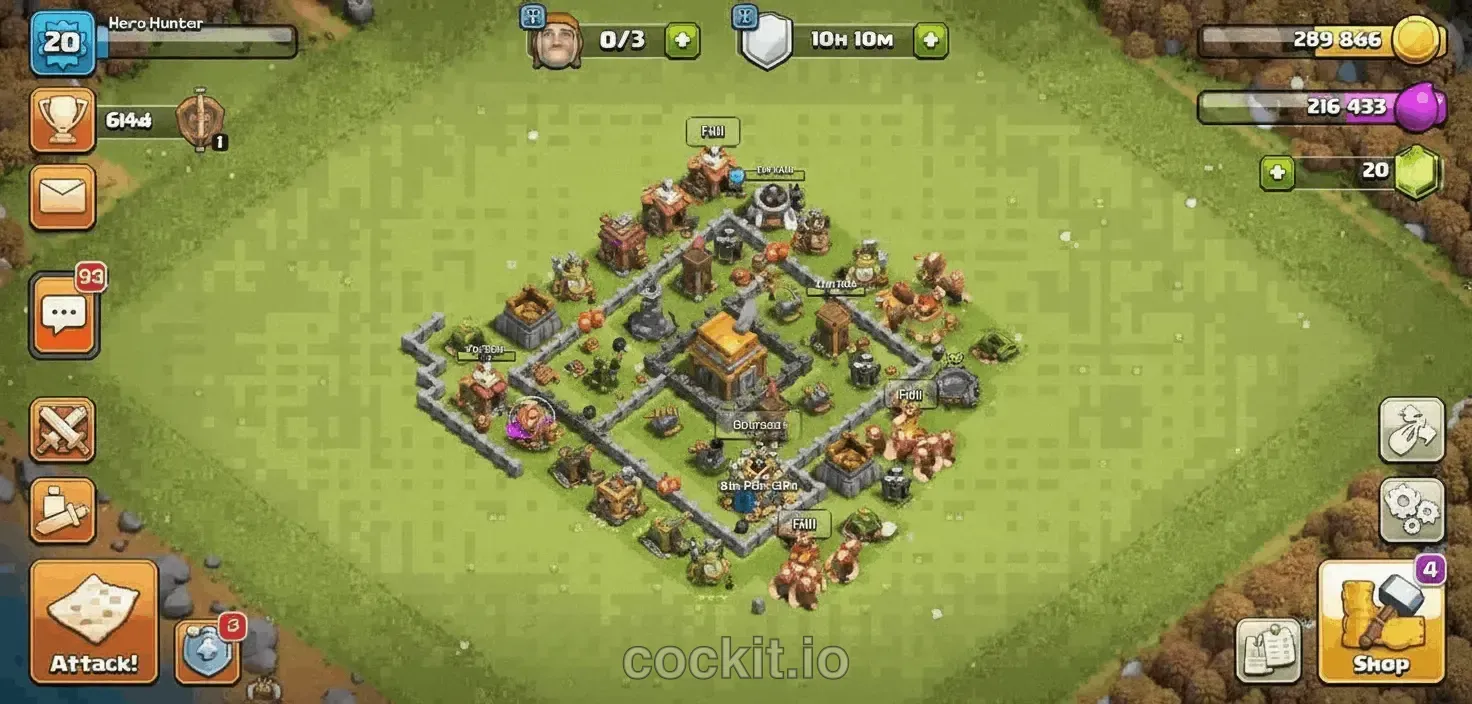Open the Attack! battle map

pyautogui.click(x=93, y=620)
